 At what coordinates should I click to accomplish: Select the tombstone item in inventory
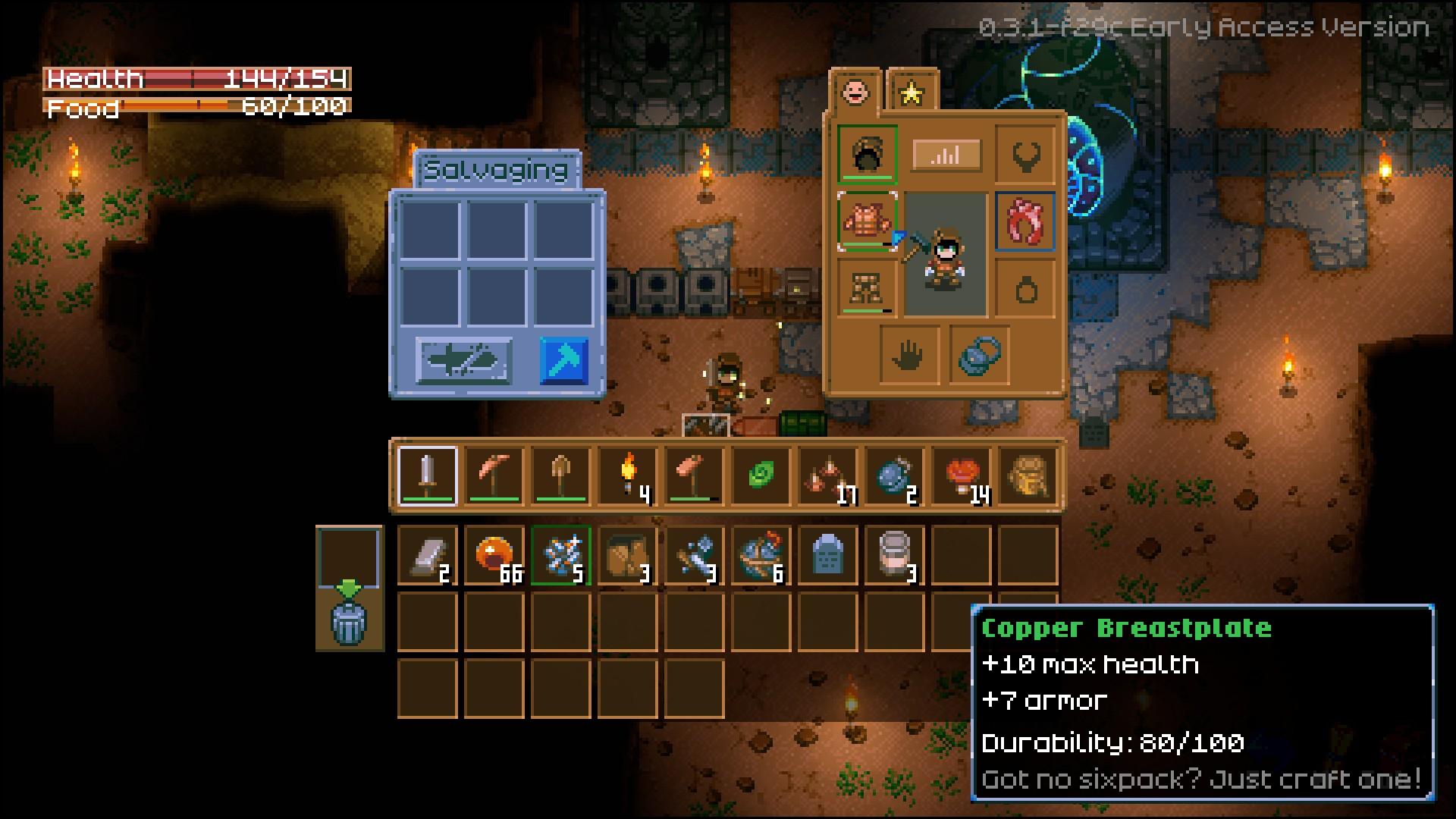pyautogui.click(x=827, y=556)
